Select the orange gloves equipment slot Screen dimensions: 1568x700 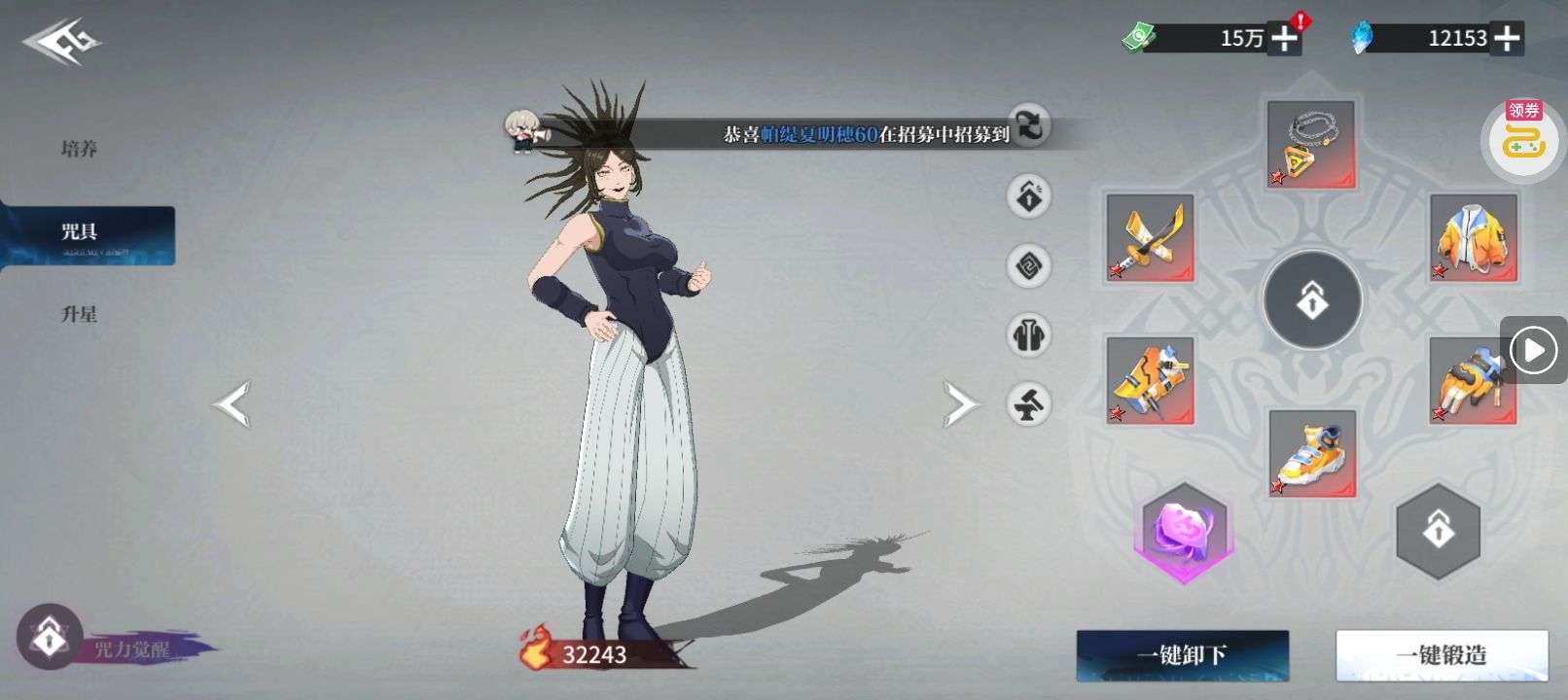click(1473, 379)
